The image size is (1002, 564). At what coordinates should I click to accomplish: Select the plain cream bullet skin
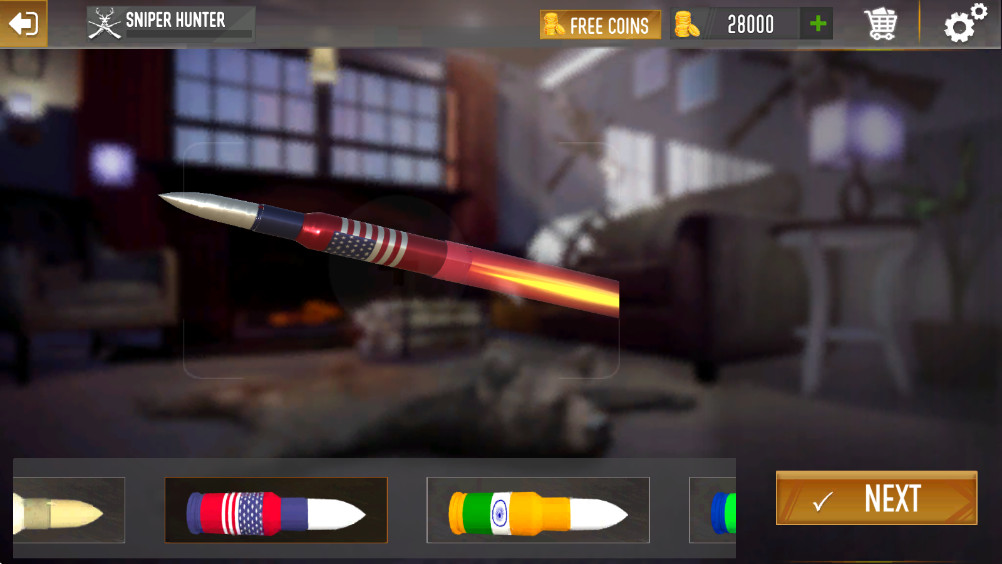point(68,511)
